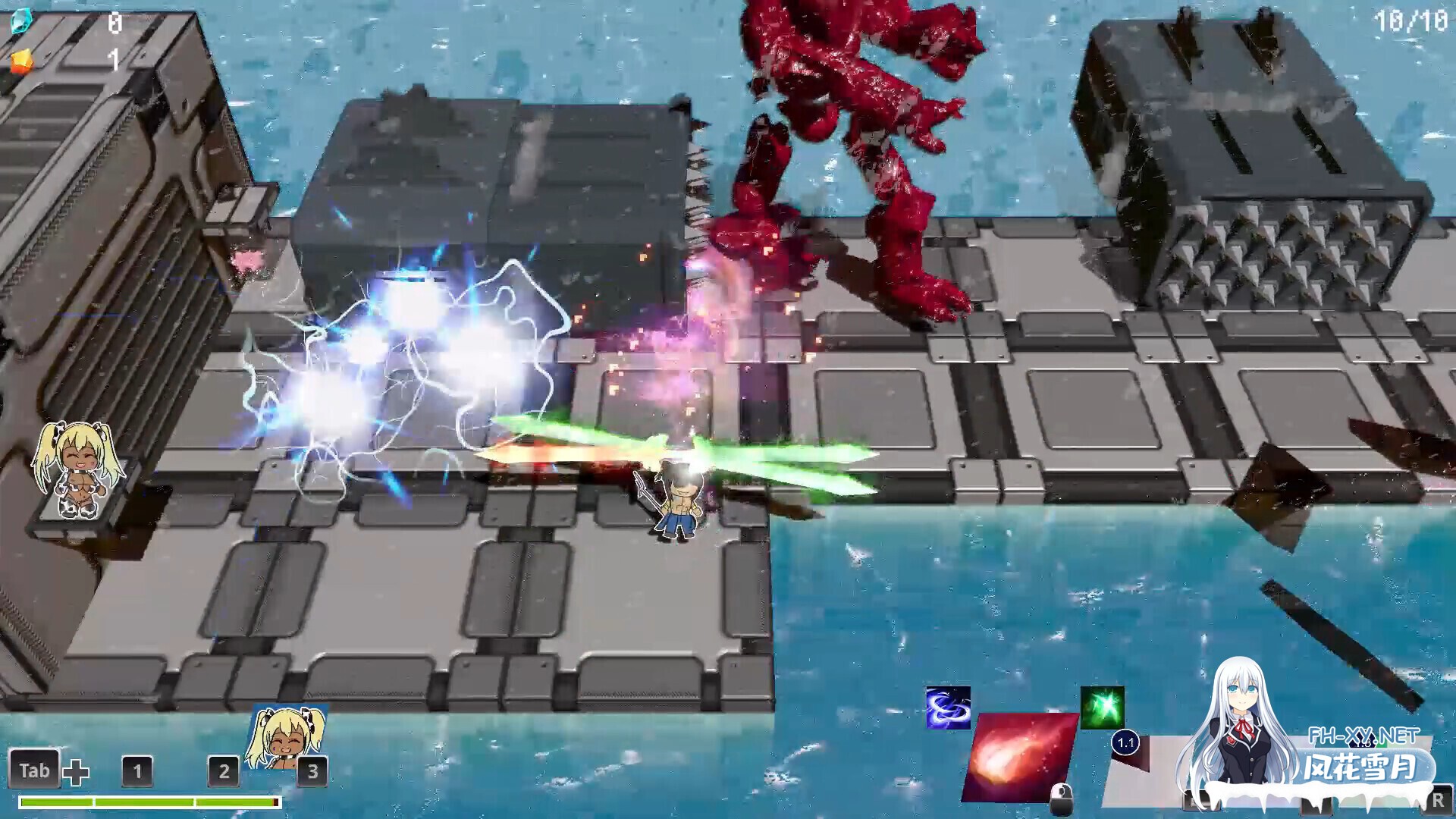The height and width of the screenshot is (819, 1456).
Task: Trigger the green burst skill icon
Action: 1102,708
